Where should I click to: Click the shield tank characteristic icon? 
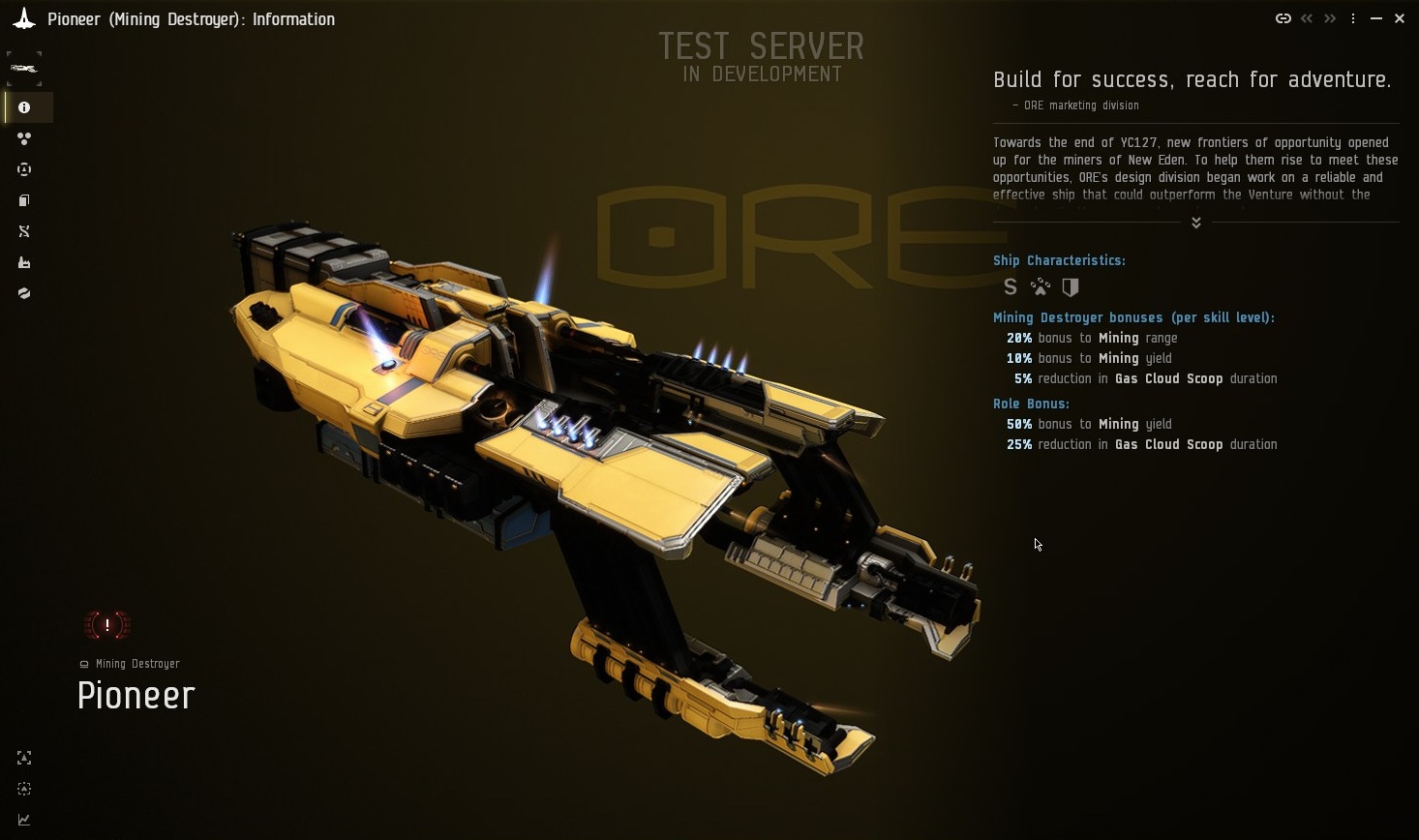click(1071, 286)
